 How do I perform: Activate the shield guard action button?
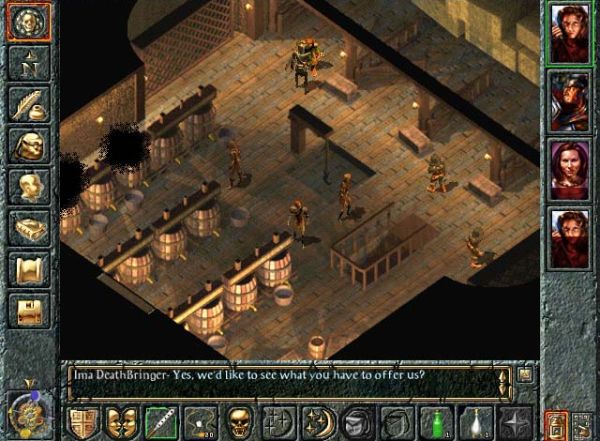point(84,420)
